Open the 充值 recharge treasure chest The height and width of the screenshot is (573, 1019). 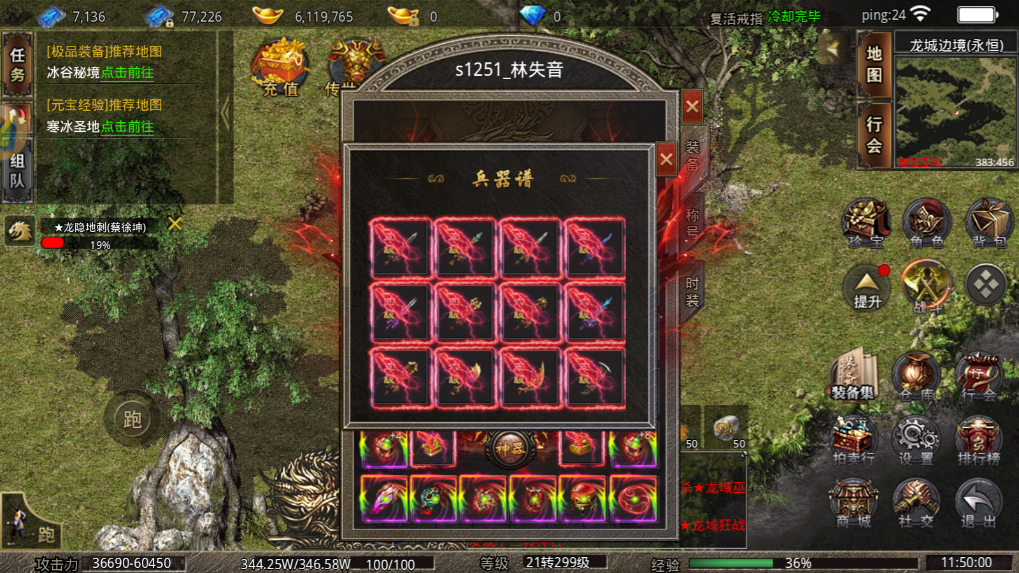click(280, 66)
